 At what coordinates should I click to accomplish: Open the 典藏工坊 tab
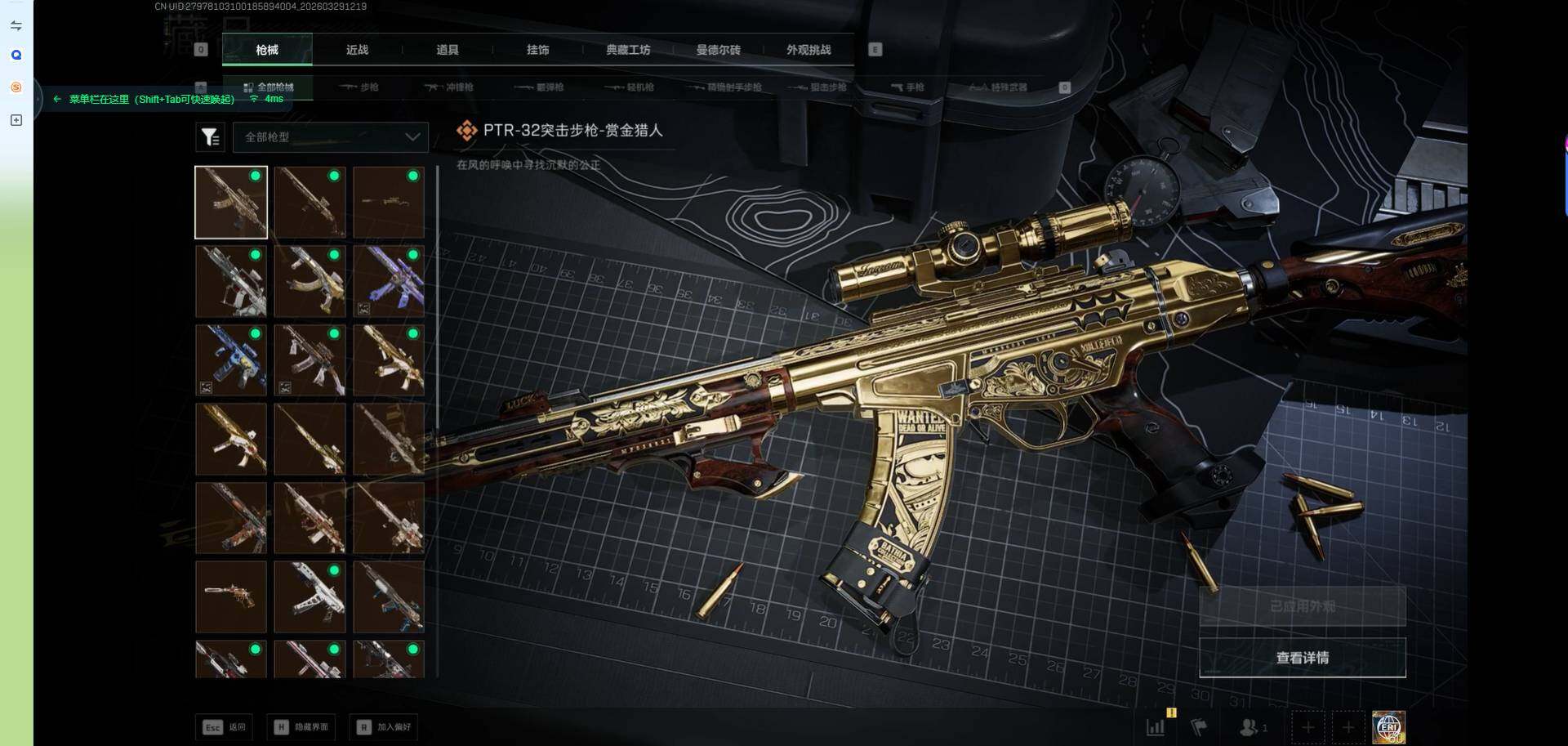tap(628, 50)
